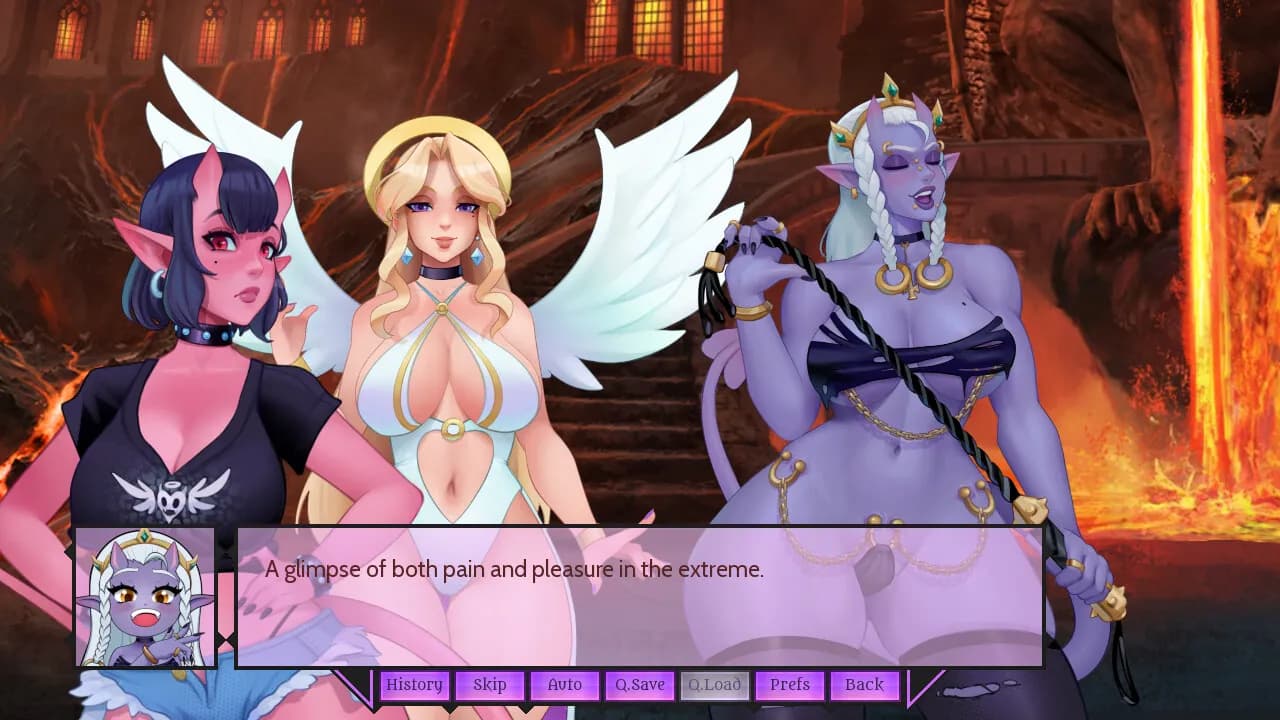Open the Prefs settings menu
The image size is (1280, 720).
click(x=790, y=685)
